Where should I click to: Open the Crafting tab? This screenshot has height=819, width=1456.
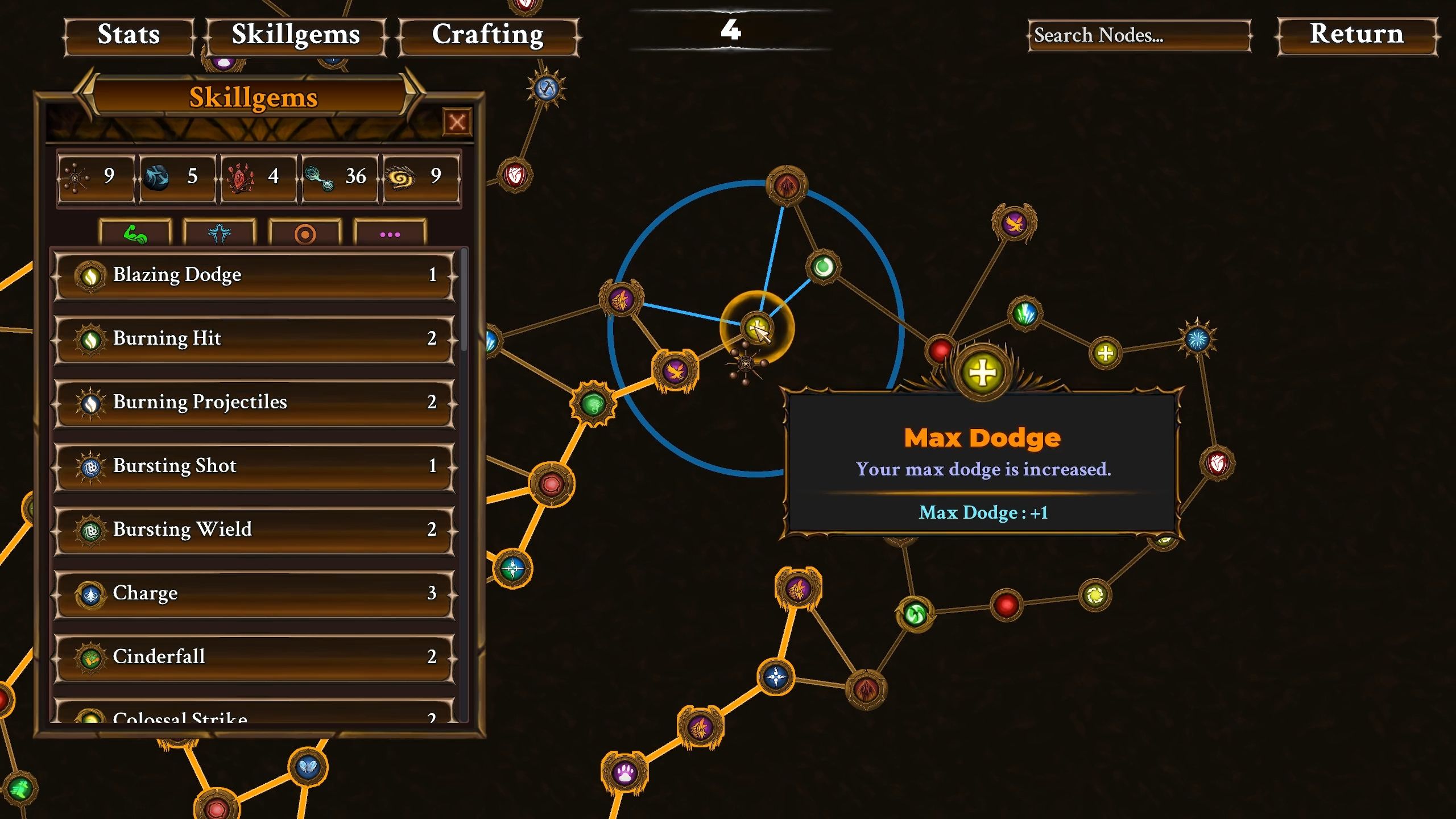pyautogui.click(x=488, y=35)
